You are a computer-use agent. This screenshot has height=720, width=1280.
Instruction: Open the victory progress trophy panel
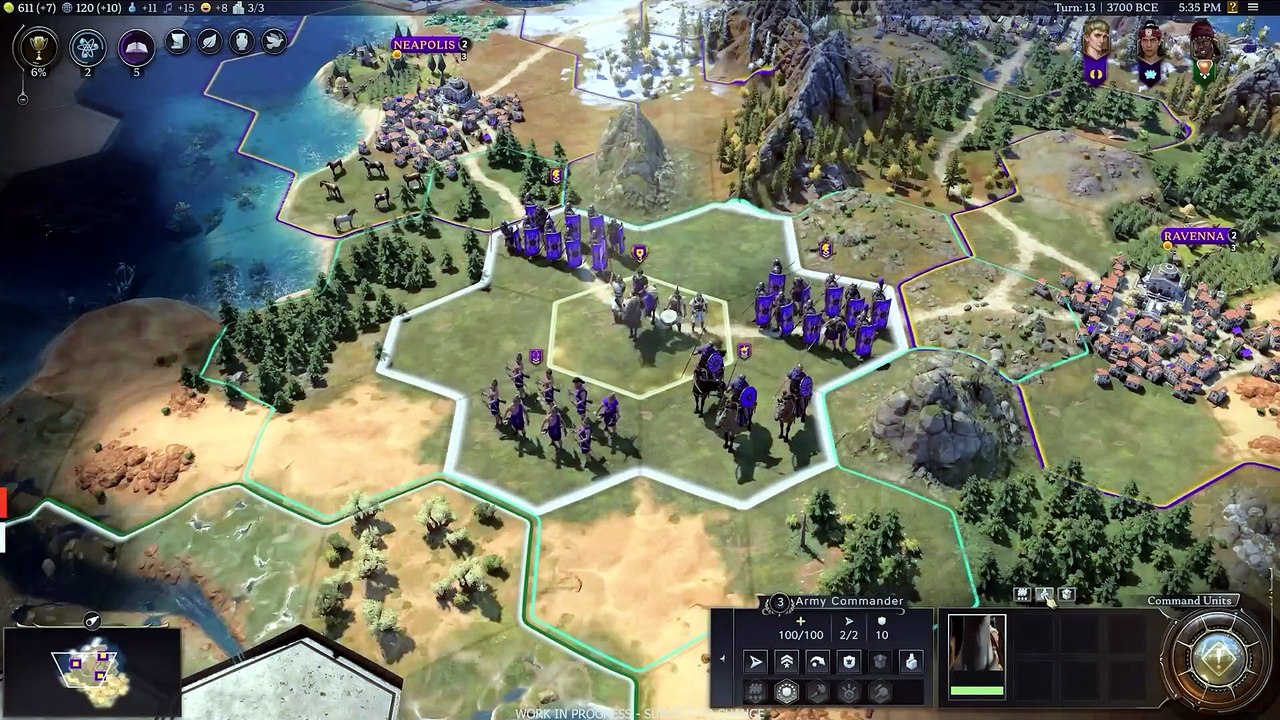[x=38, y=47]
